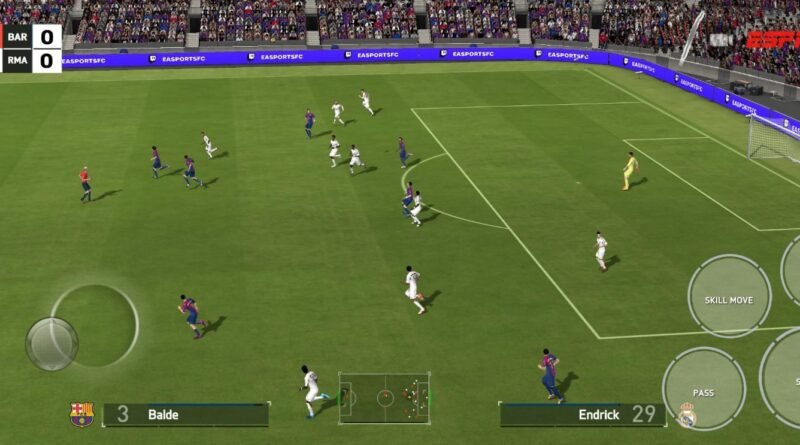Click the pitch radar minimap
The height and width of the screenshot is (445, 800).
(x=384, y=397)
